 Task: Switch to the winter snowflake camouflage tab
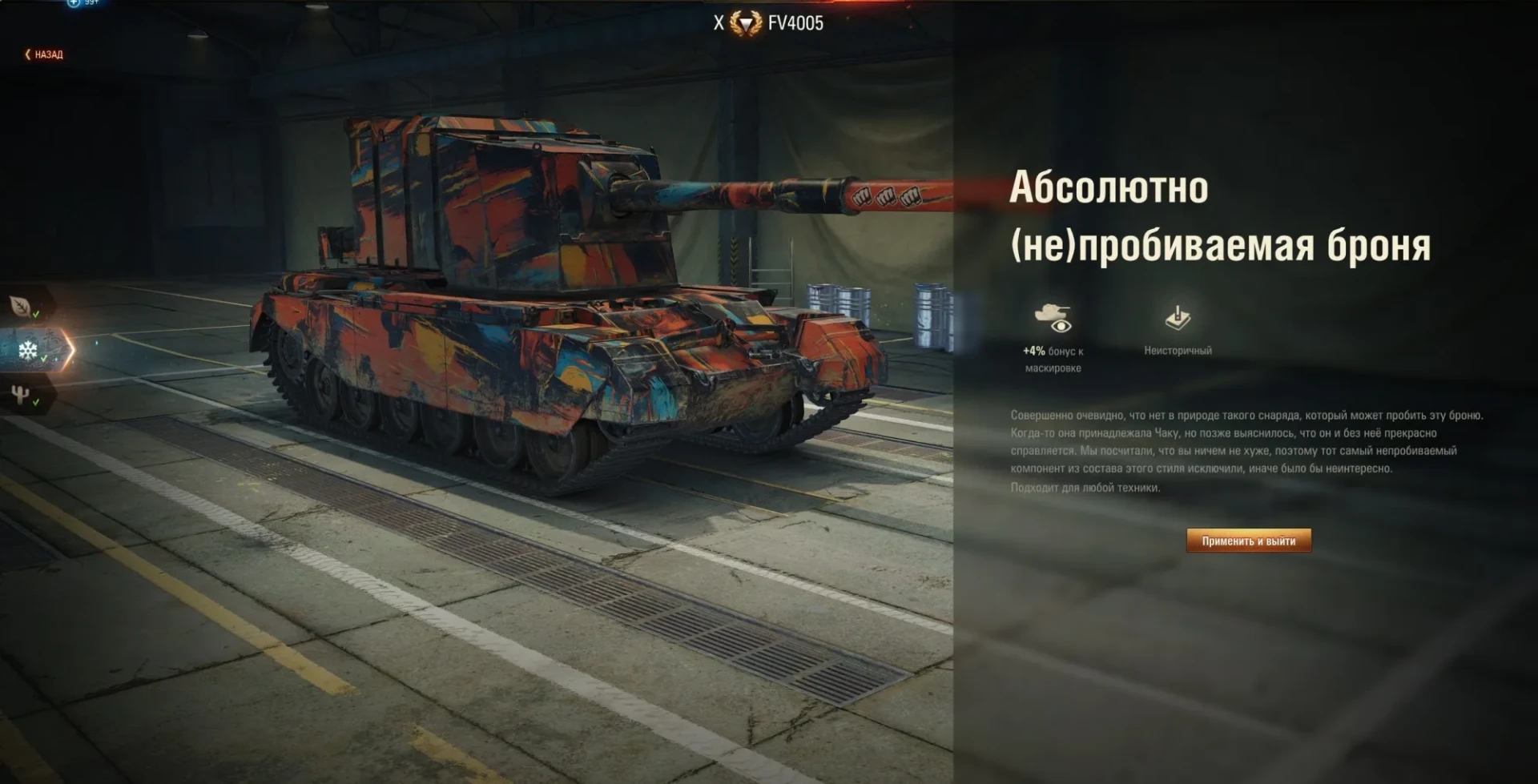pyautogui.click(x=29, y=350)
